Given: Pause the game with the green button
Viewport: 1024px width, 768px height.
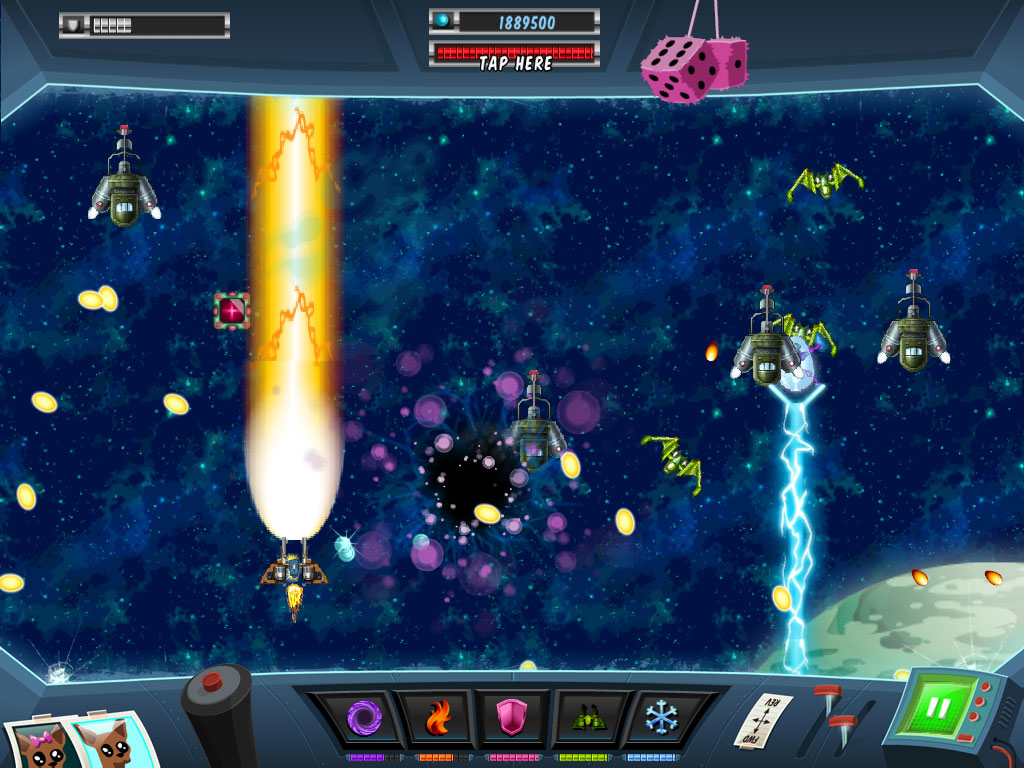Looking at the screenshot, I should tap(937, 708).
